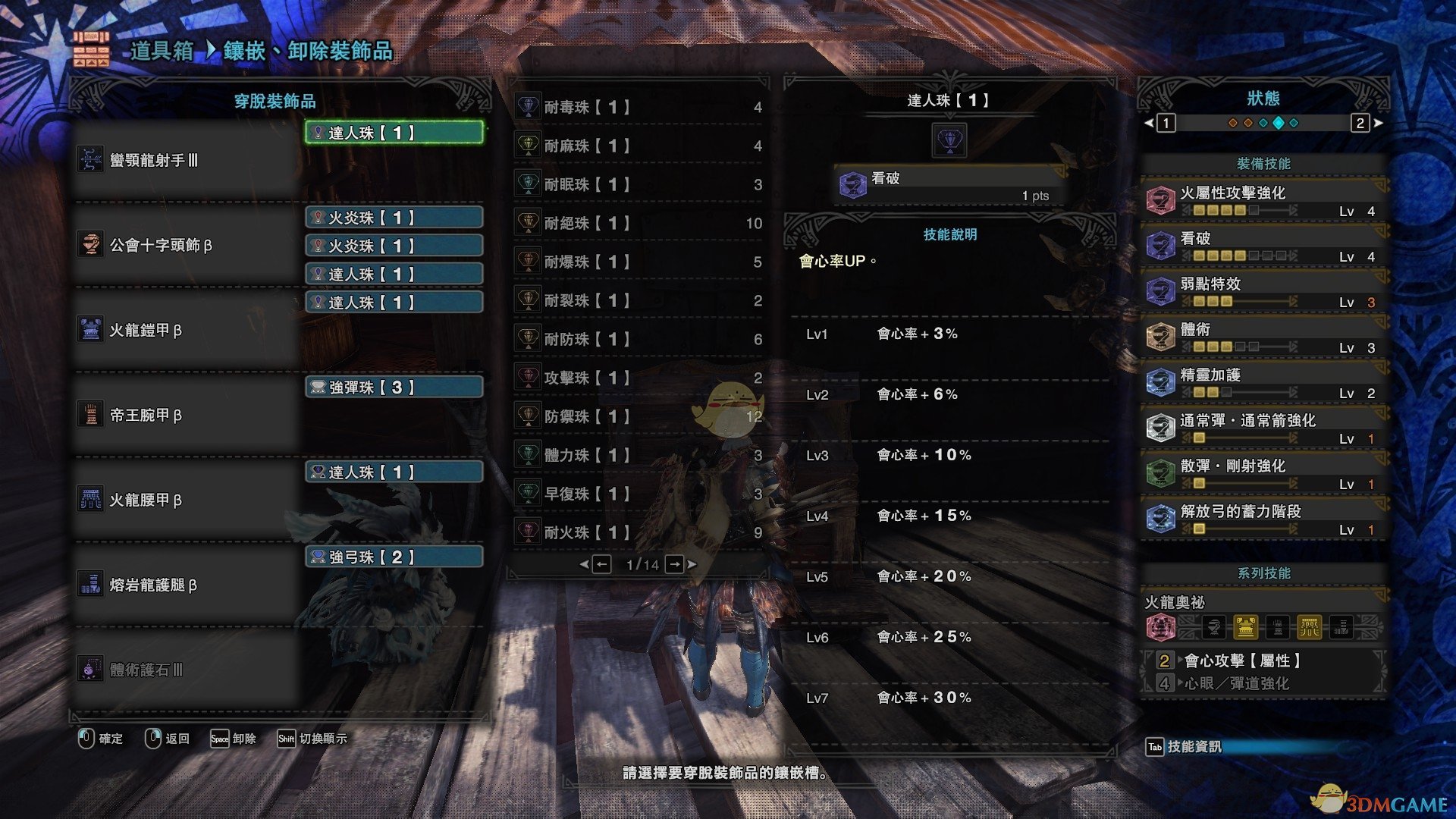The height and width of the screenshot is (819, 1456).
Task: Click 卸除 to remove decoration
Action: click(234, 739)
